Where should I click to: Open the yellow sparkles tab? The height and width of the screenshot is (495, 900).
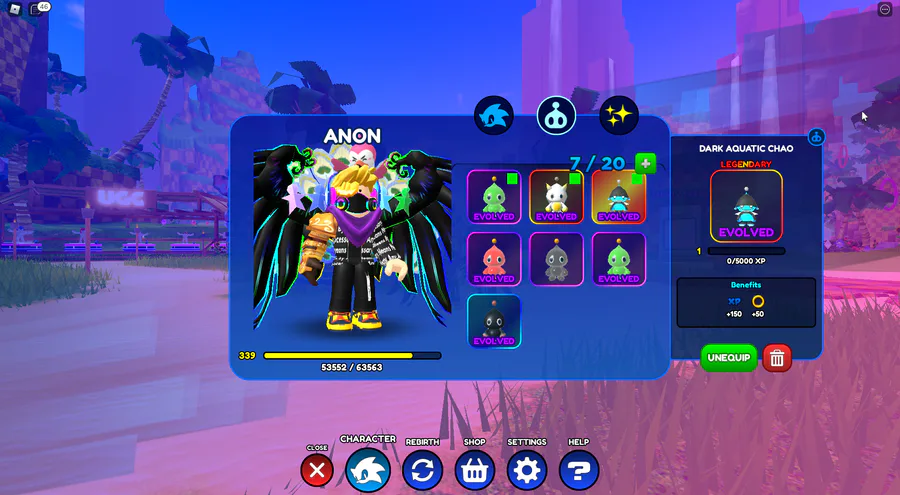click(x=619, y=116)
